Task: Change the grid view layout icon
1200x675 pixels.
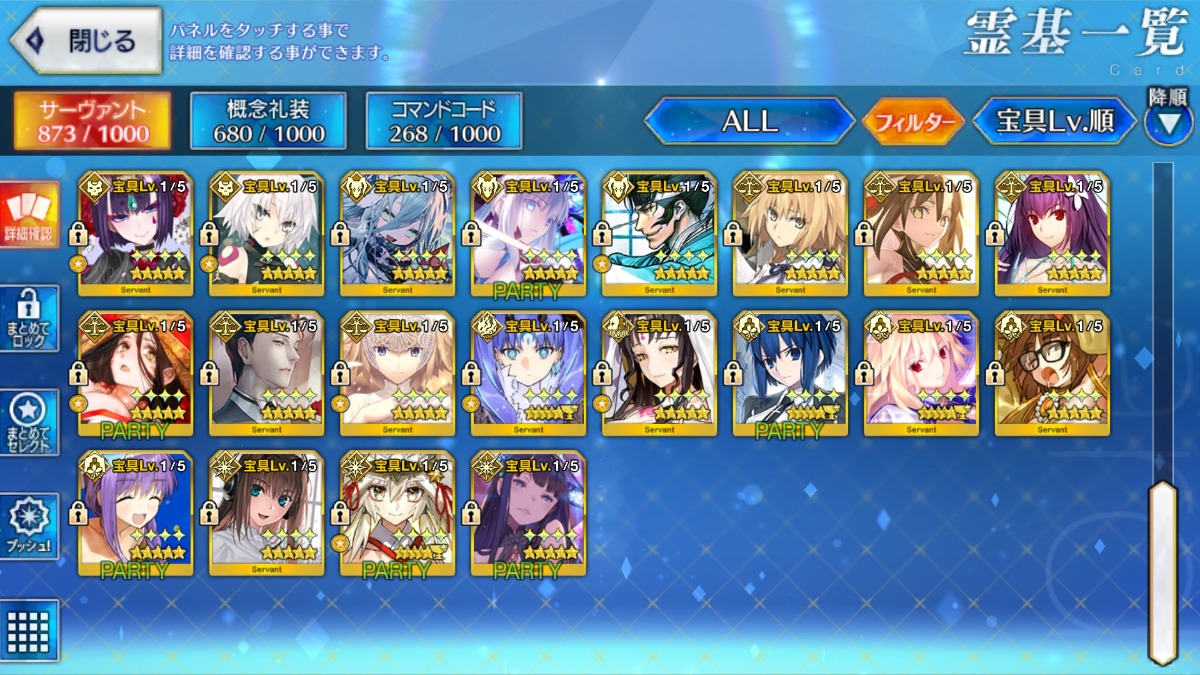Action: [x=29, y=630]
